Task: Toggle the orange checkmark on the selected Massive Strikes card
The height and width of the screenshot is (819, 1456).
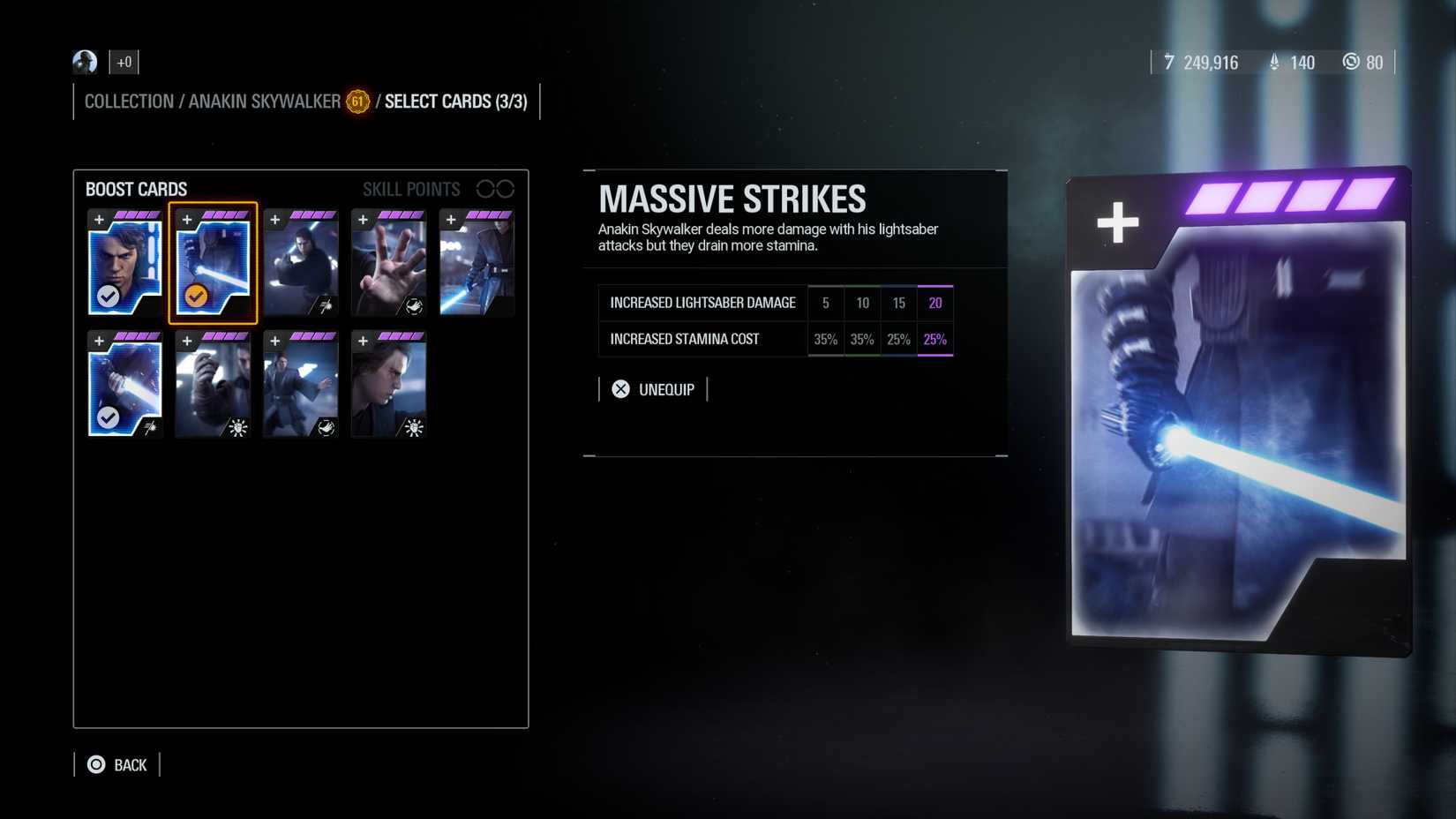Action: pyautogui.click(x=195, y=297)
